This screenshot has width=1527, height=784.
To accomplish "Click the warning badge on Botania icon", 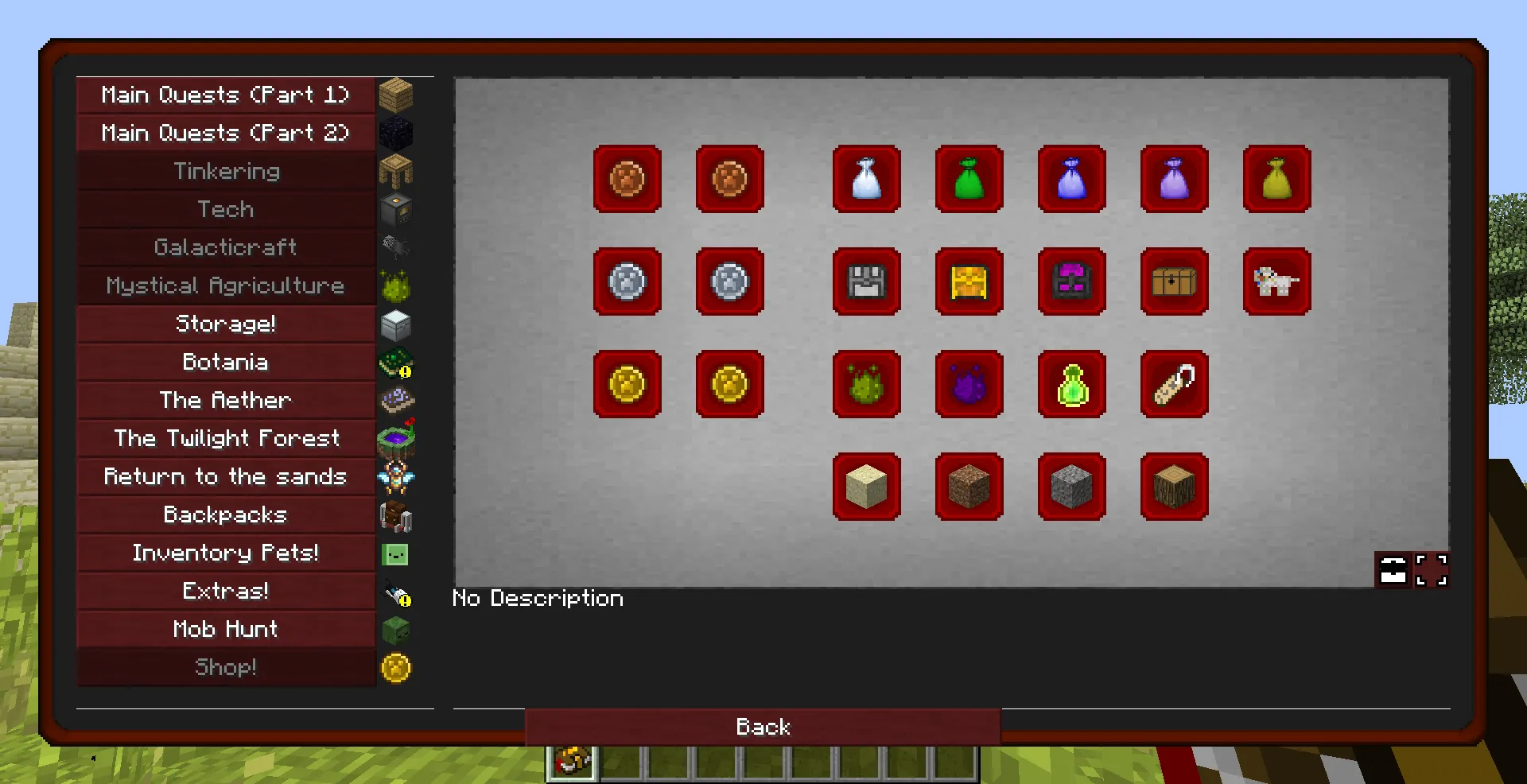I will coord(406,371).
